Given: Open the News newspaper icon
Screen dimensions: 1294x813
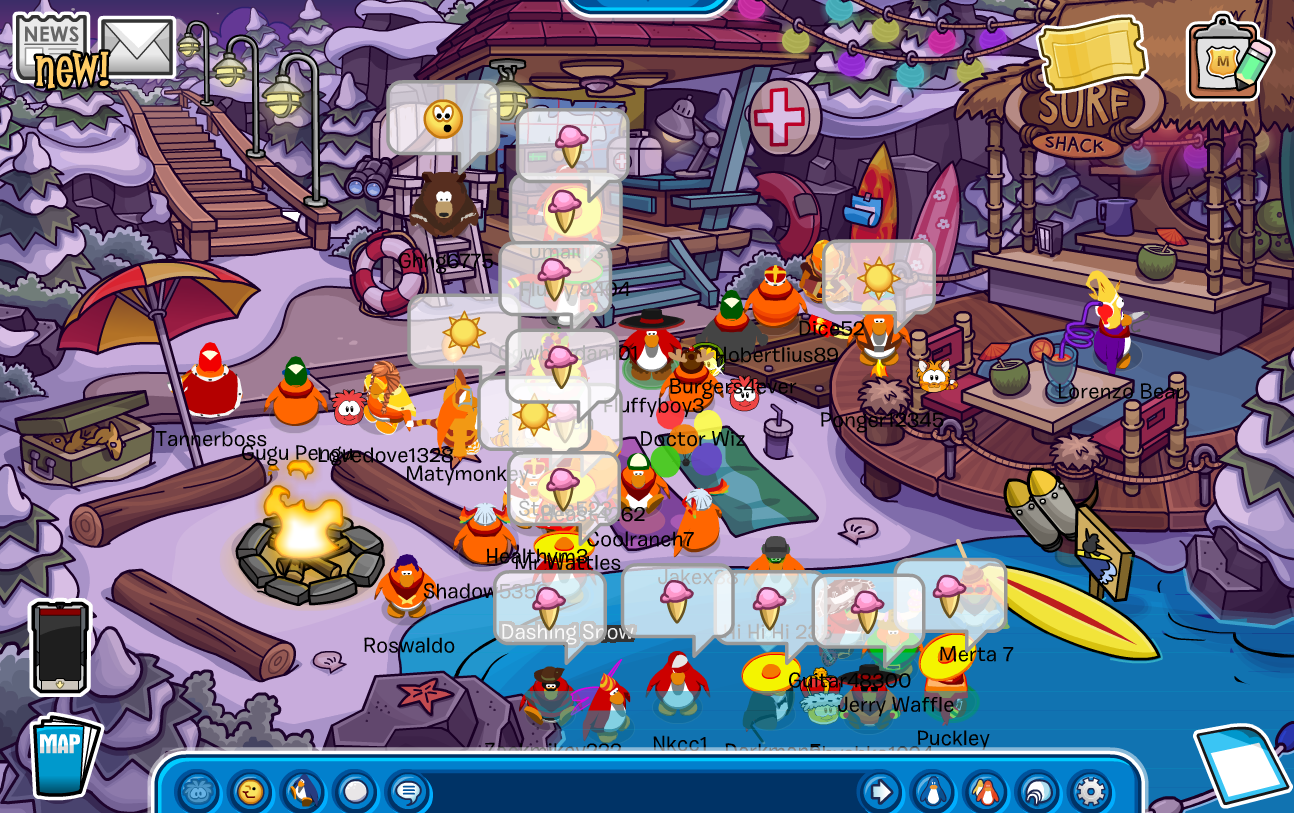Looking at the screenshot, I should (50, 45).
